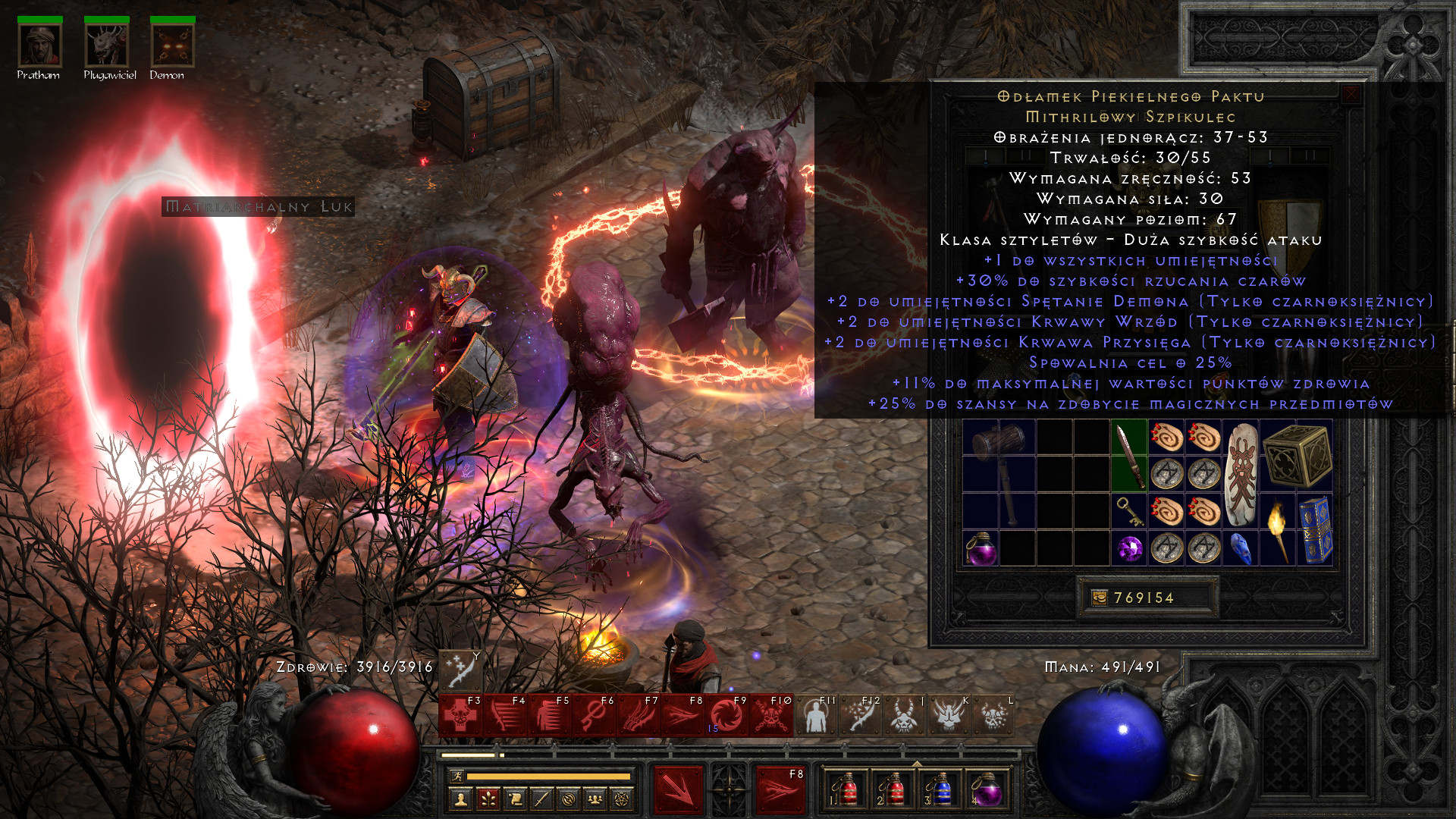Activate the F9 spinning blade skill
Screen dimensions: 1456x819
tap(726, 715)
